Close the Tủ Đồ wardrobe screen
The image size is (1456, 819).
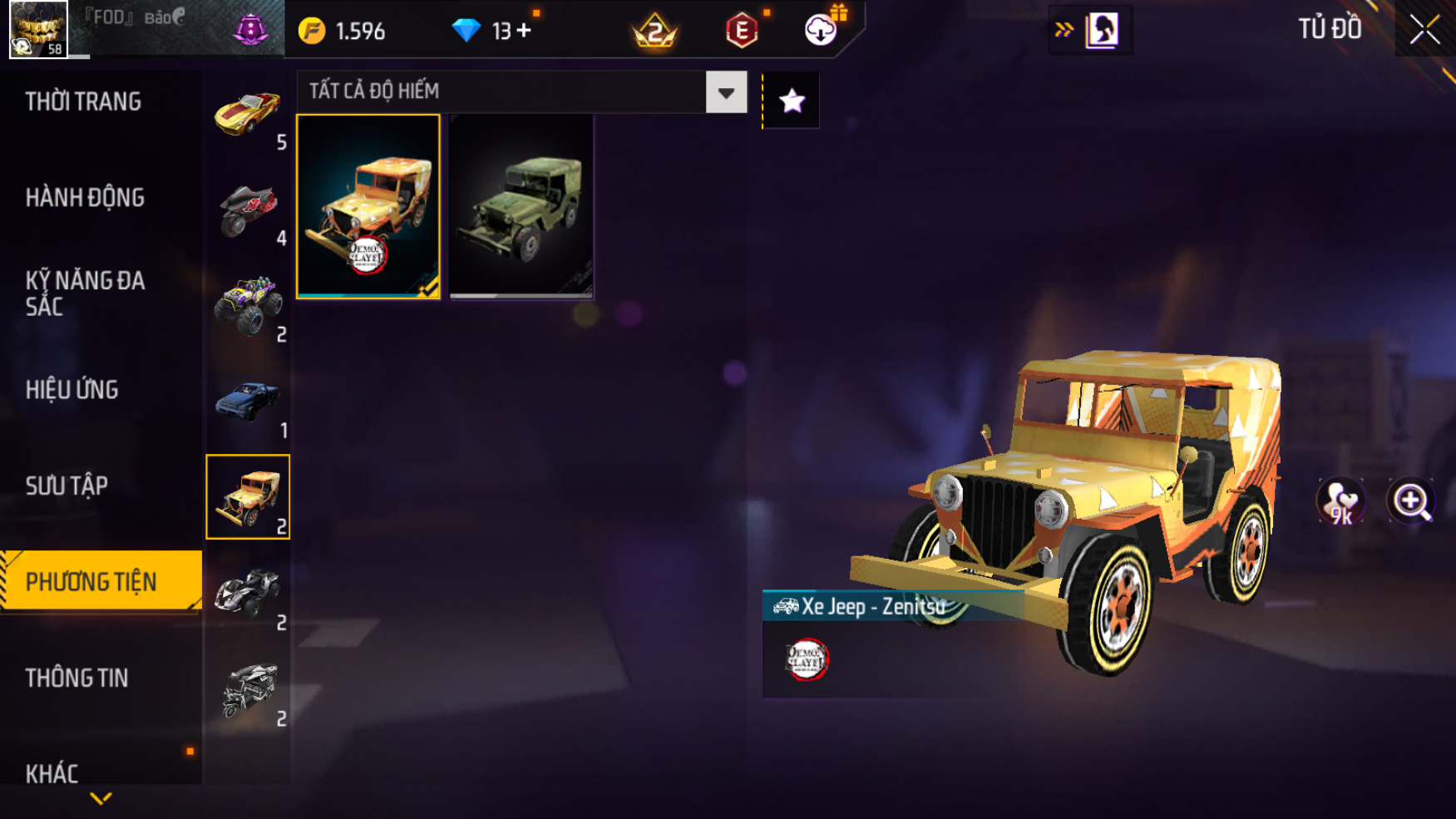point(1424,30)
